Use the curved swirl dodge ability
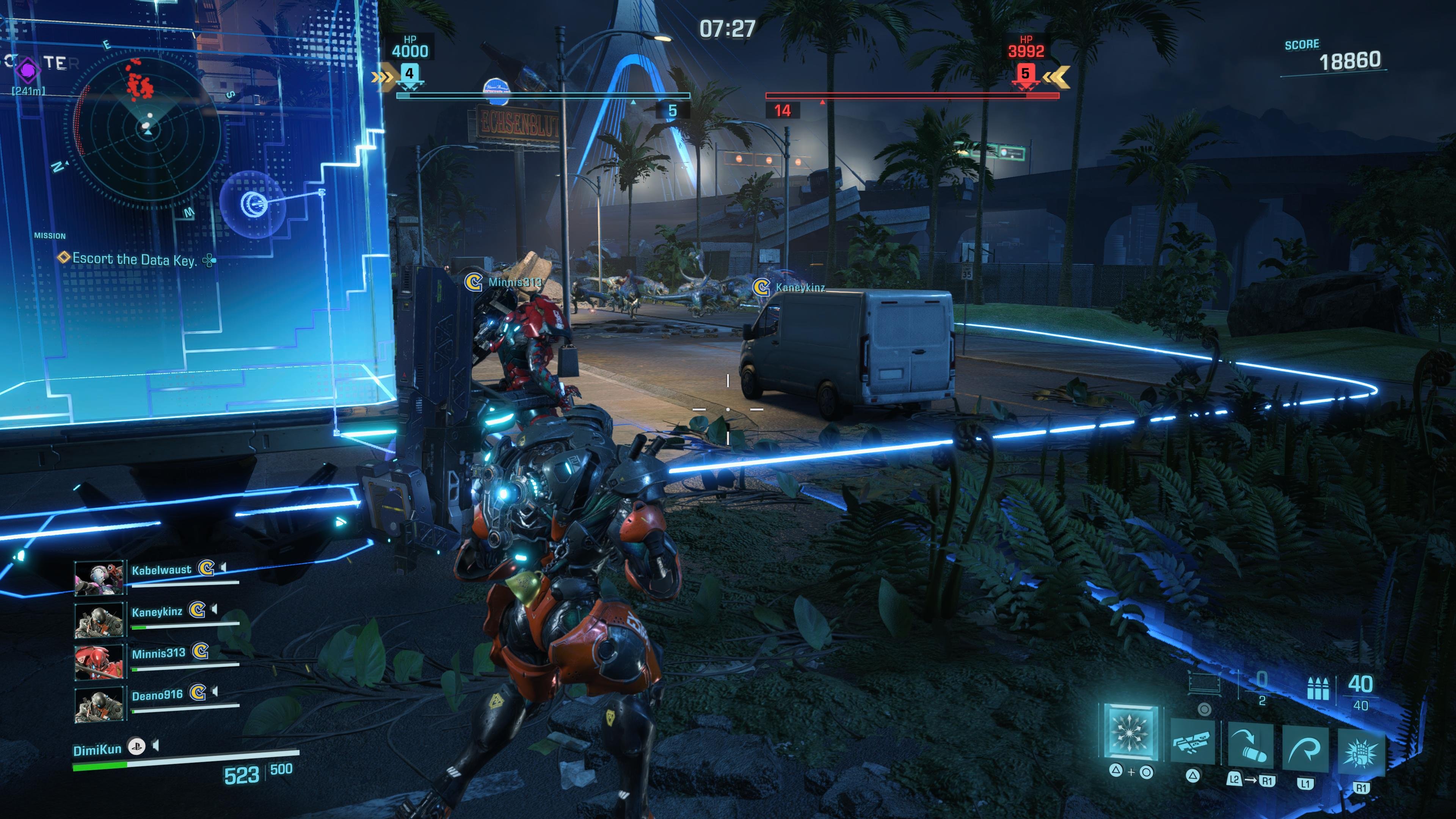Image resolution: width=1456 pixels, height=819 pixels. pos(1305,749)
